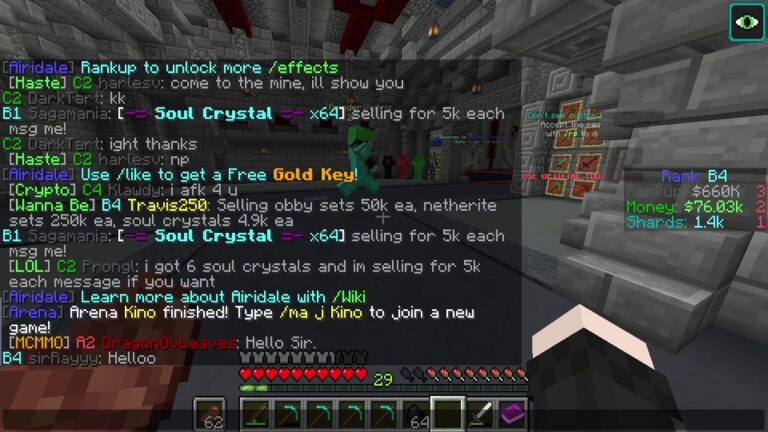This screenshot has width=768, height=432.
Task: Select the purple book hotbar slot
Action: pyautogui.click(x=513, y=412)
